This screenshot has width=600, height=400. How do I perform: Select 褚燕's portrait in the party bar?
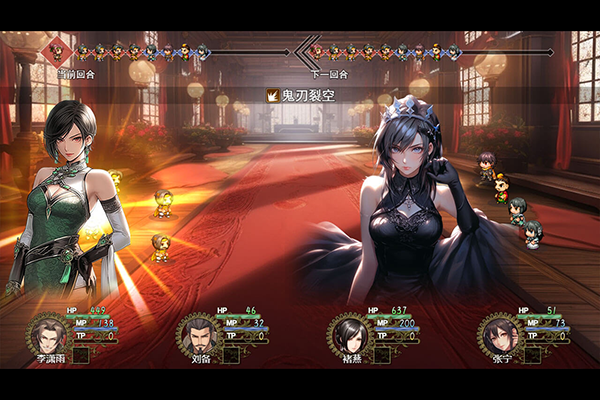349,332
